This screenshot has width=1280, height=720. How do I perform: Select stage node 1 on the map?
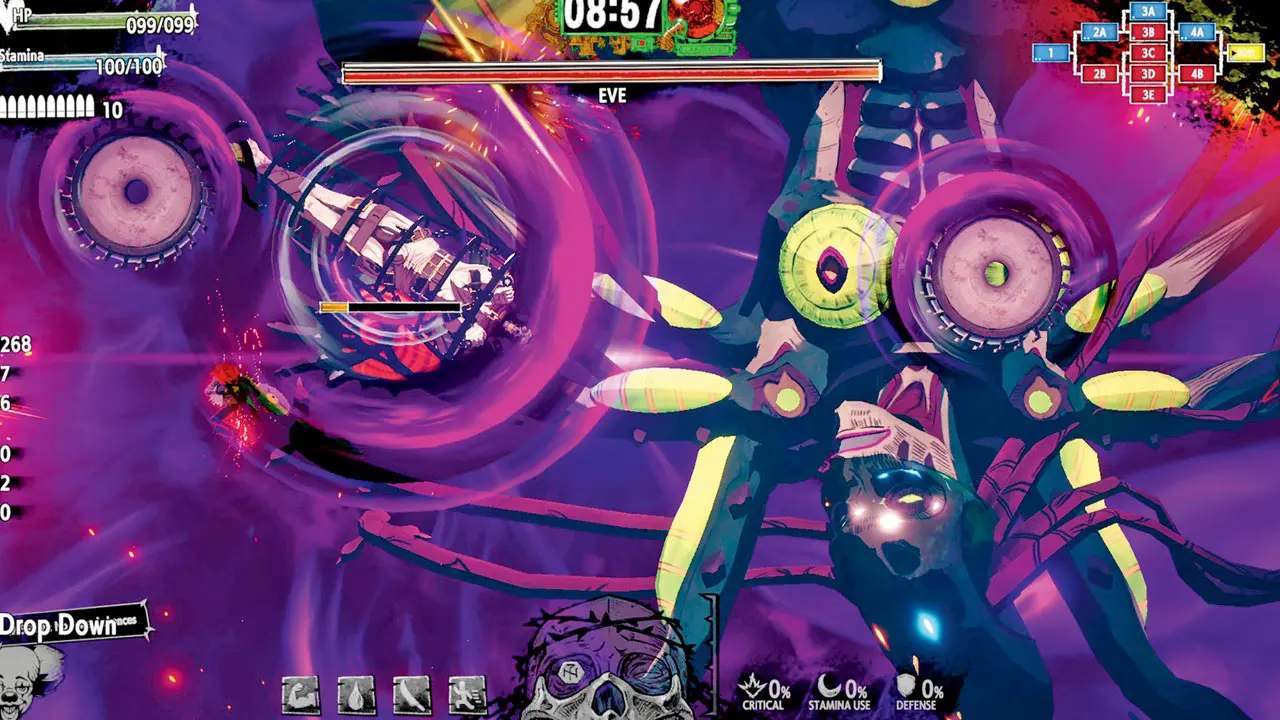tap(1050, 53)
